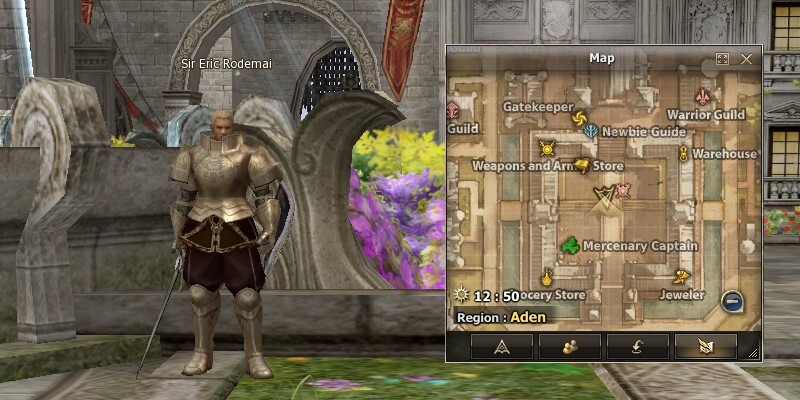Viewport: 800px width, 400px height.
Task: Select the Jeweler marker icon
Action: (683, 278)
